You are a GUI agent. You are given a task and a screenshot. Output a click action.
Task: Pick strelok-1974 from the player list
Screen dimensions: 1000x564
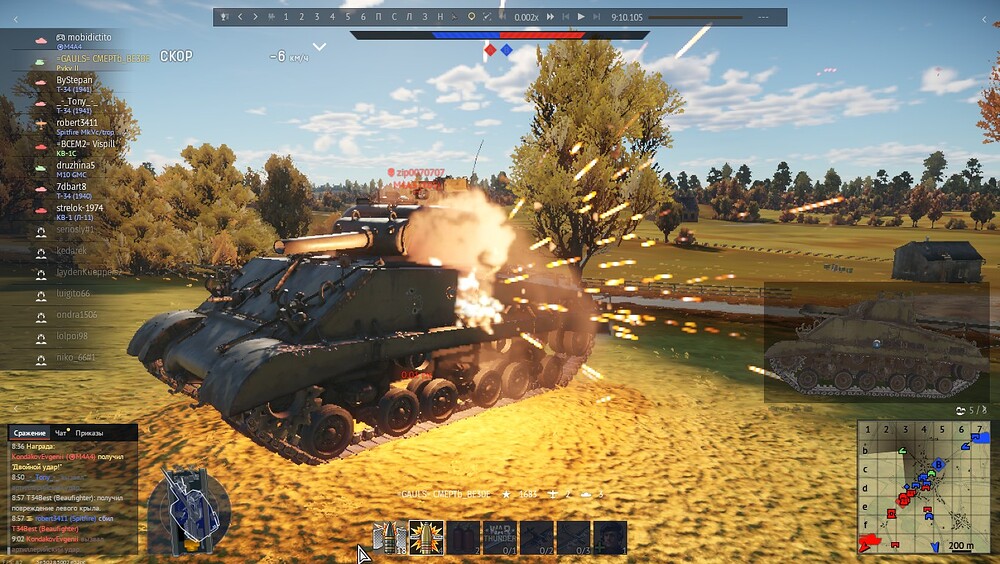pyautogui.click(x=79, y=208)
